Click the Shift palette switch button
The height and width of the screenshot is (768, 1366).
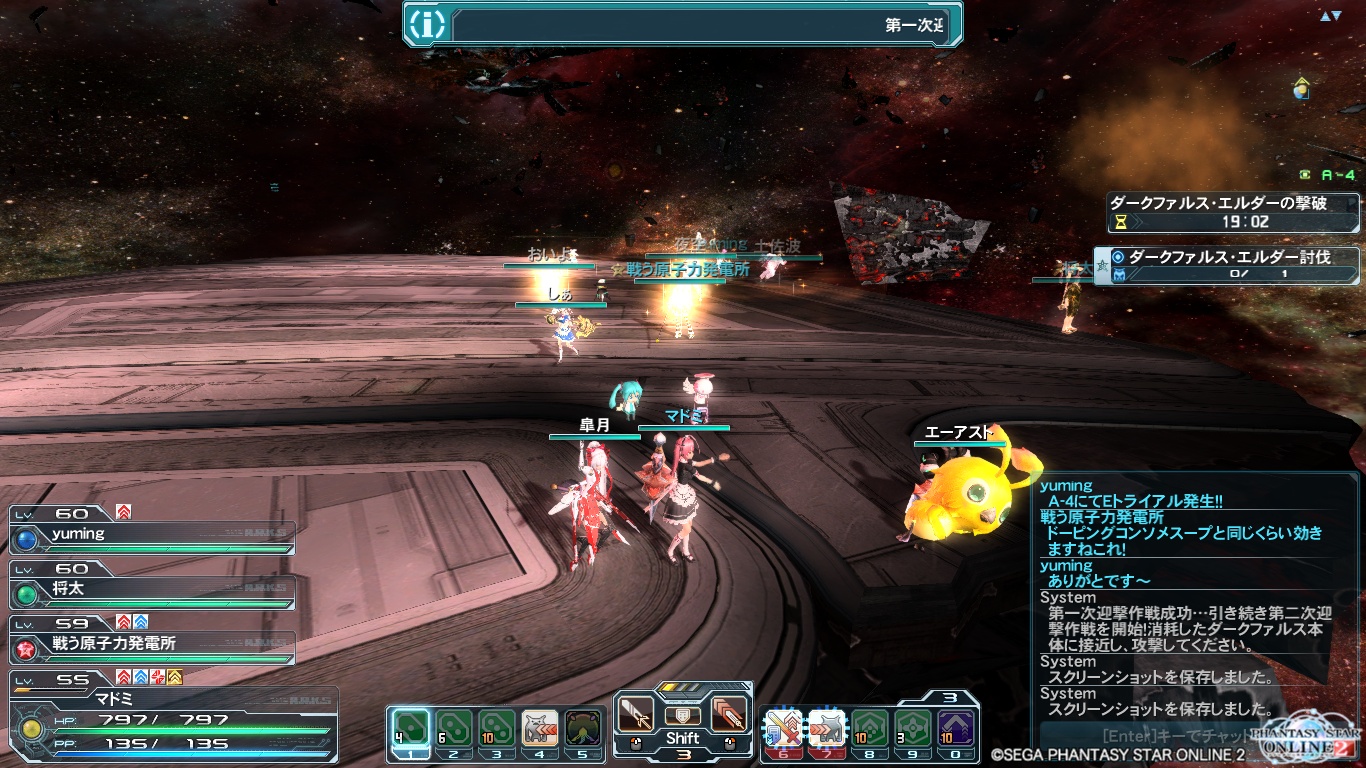click(682, 738)
